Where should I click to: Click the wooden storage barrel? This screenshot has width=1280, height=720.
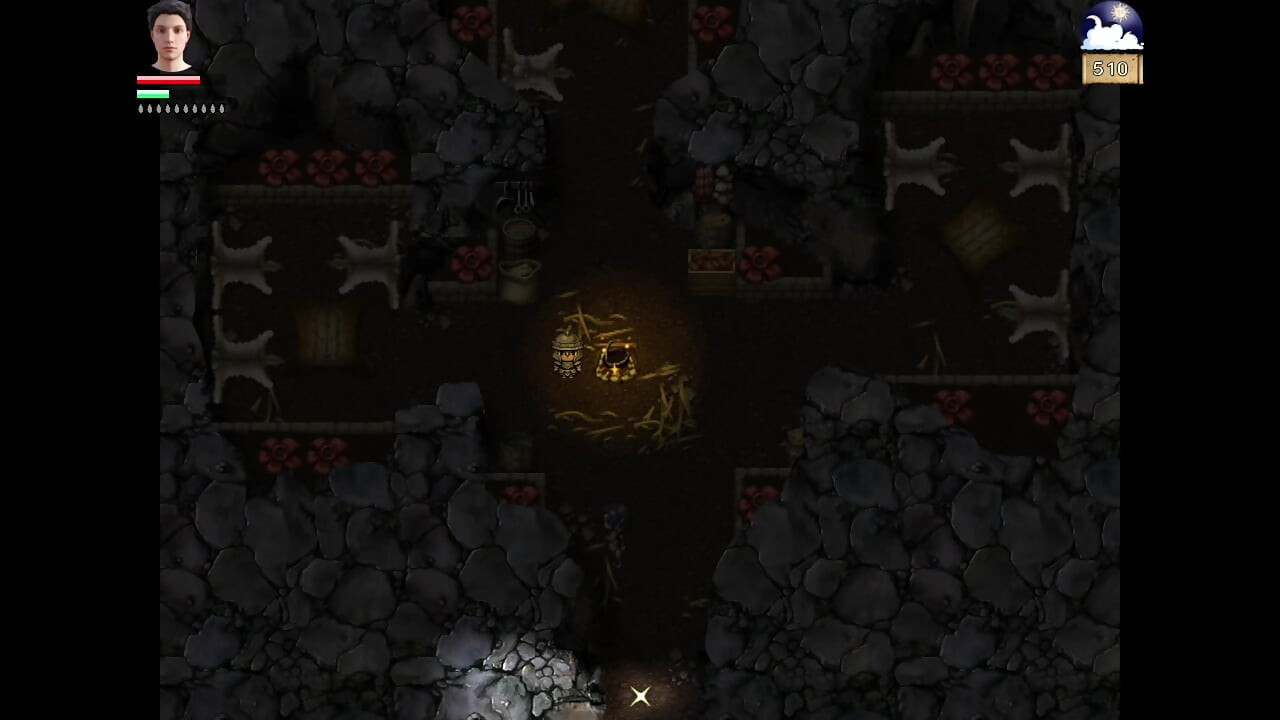point(518,237)
